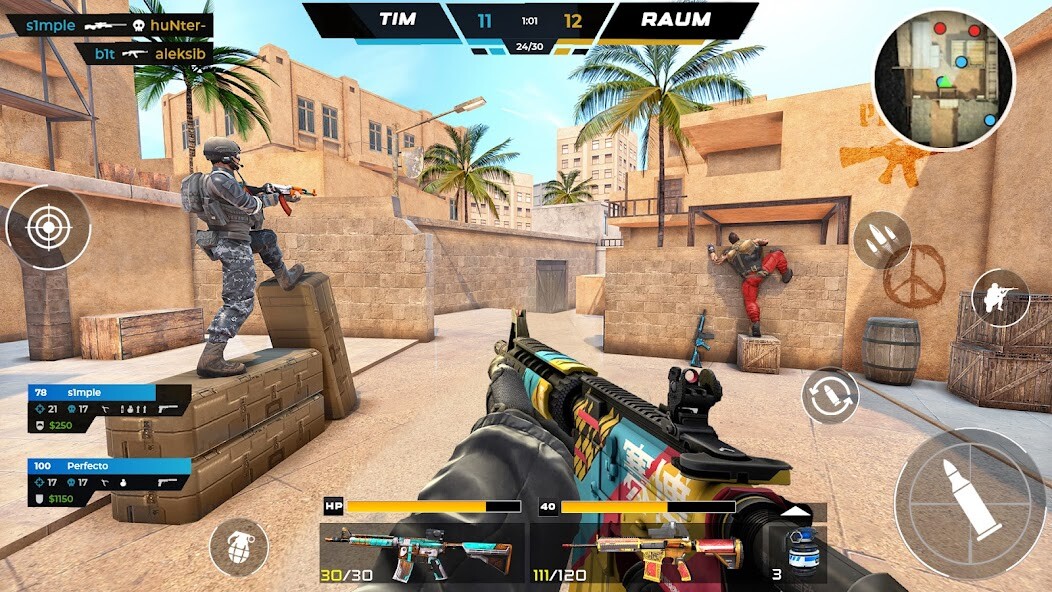Image resolution: width=1052 pixels, height=592 pixels.
Task: Toggle the crouching soldier stance button
Action: [x=1000, y=297]
